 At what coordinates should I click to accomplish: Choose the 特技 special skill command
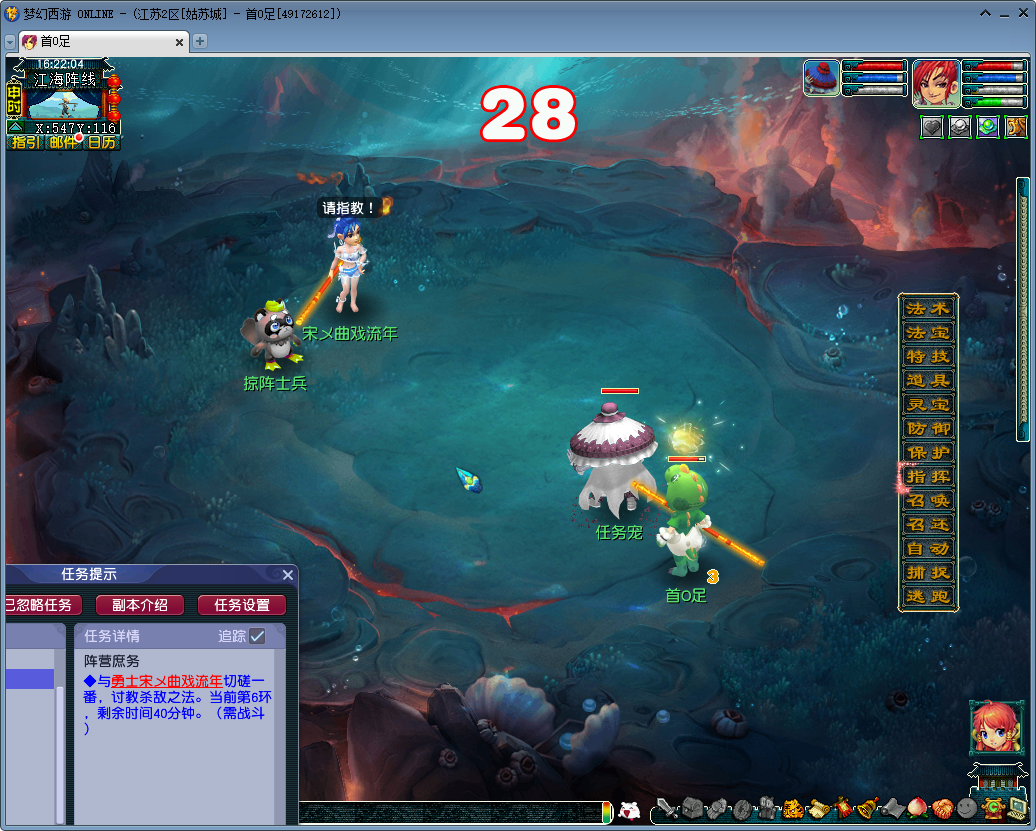pyautogui.click(x=928, y=356)
